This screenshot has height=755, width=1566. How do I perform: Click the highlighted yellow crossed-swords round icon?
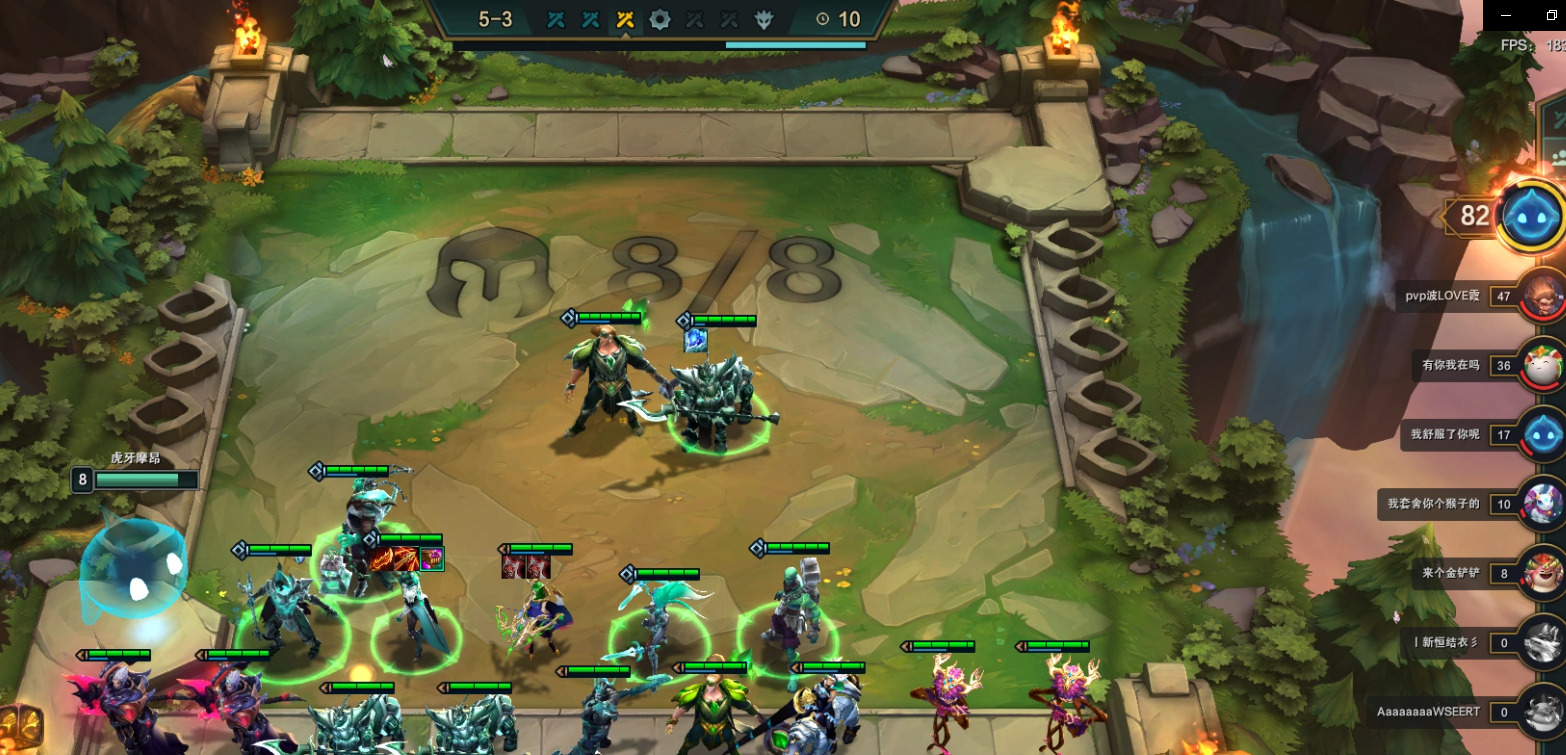point(626,19)
